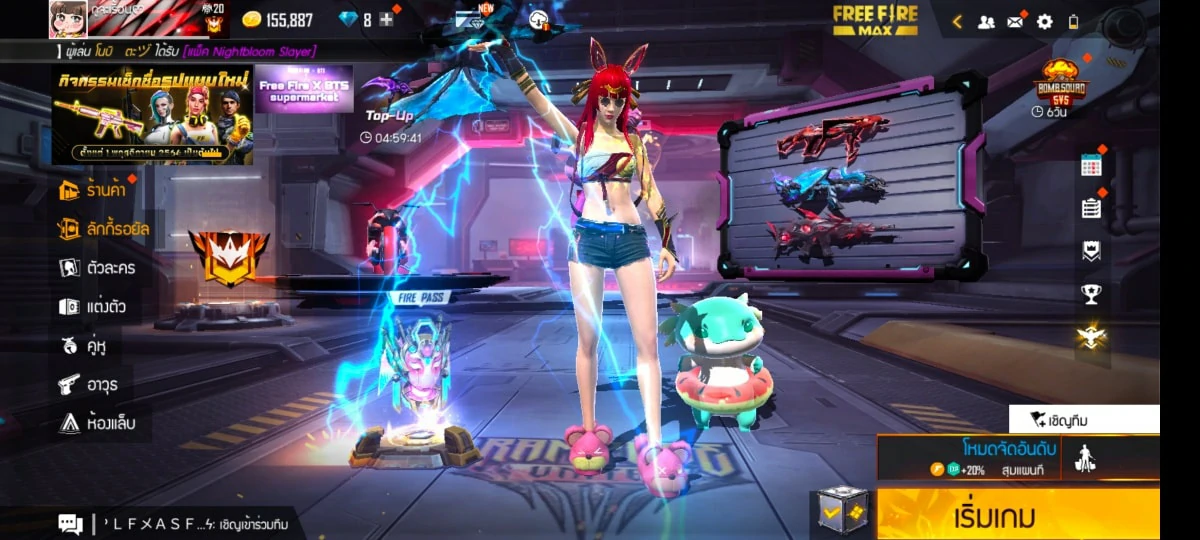Open the mail envelope icon
The width and height of the screenshot is (1200, 540).
(1015, 21)
